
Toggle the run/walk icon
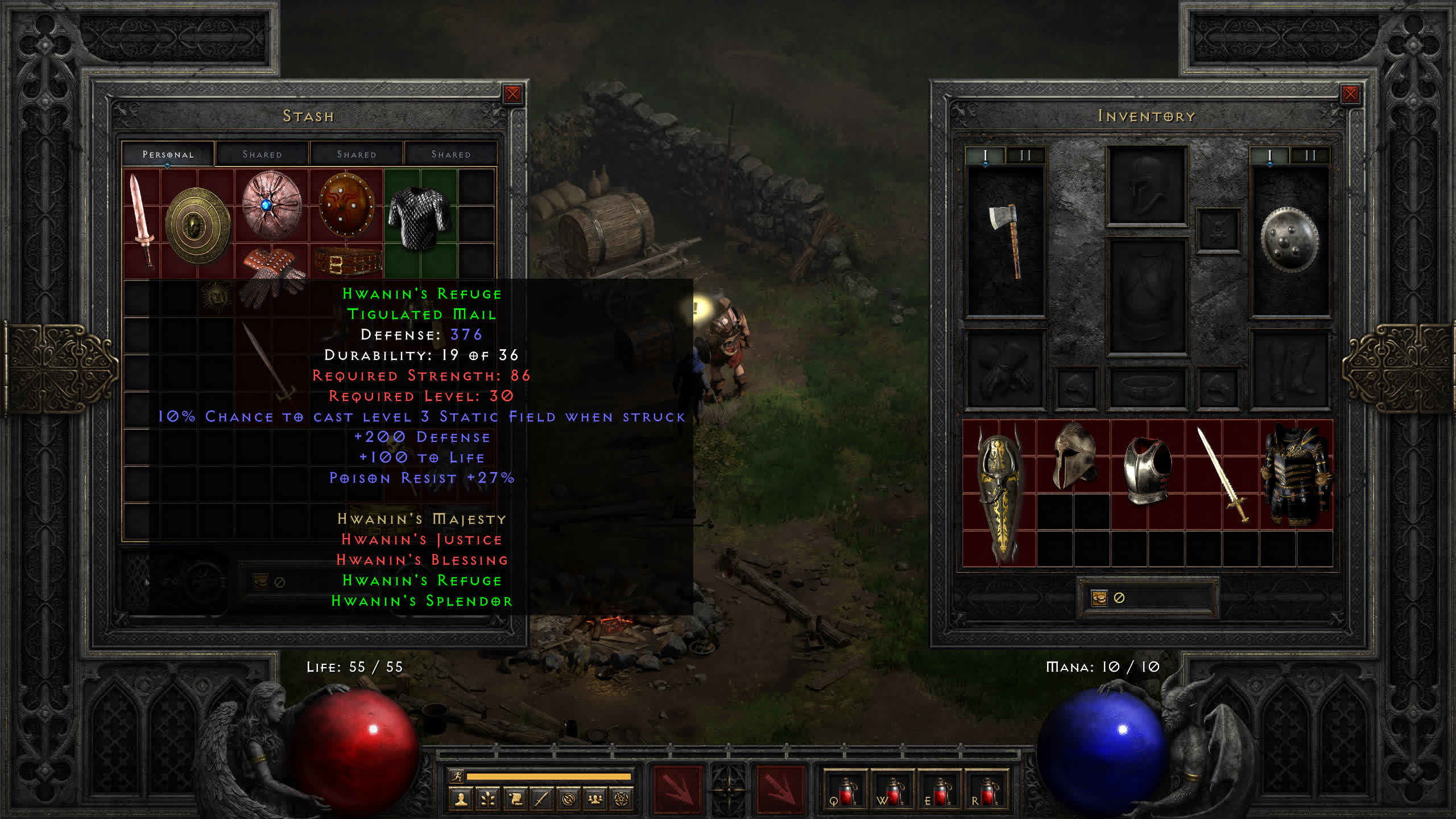click(x=456, y=776)
